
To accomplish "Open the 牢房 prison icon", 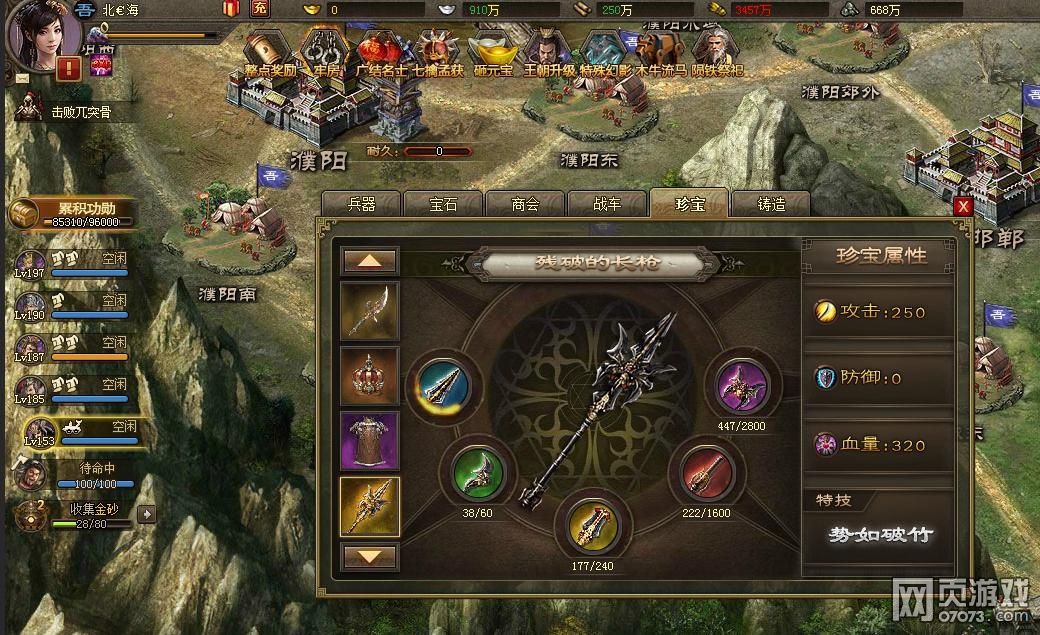I will coord(320,50).
